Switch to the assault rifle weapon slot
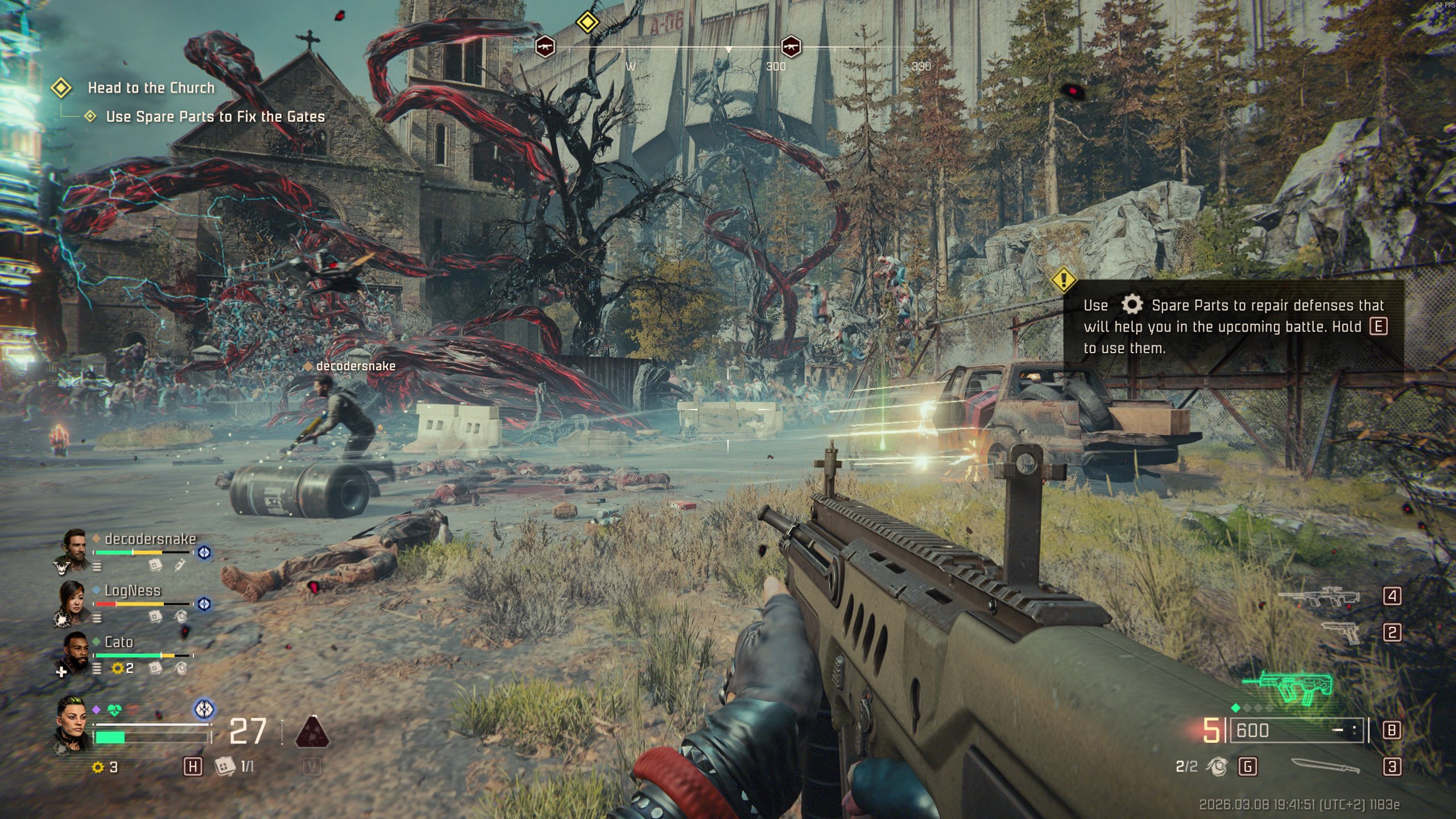1456x819 pixels. click(x=1318, y=597)
